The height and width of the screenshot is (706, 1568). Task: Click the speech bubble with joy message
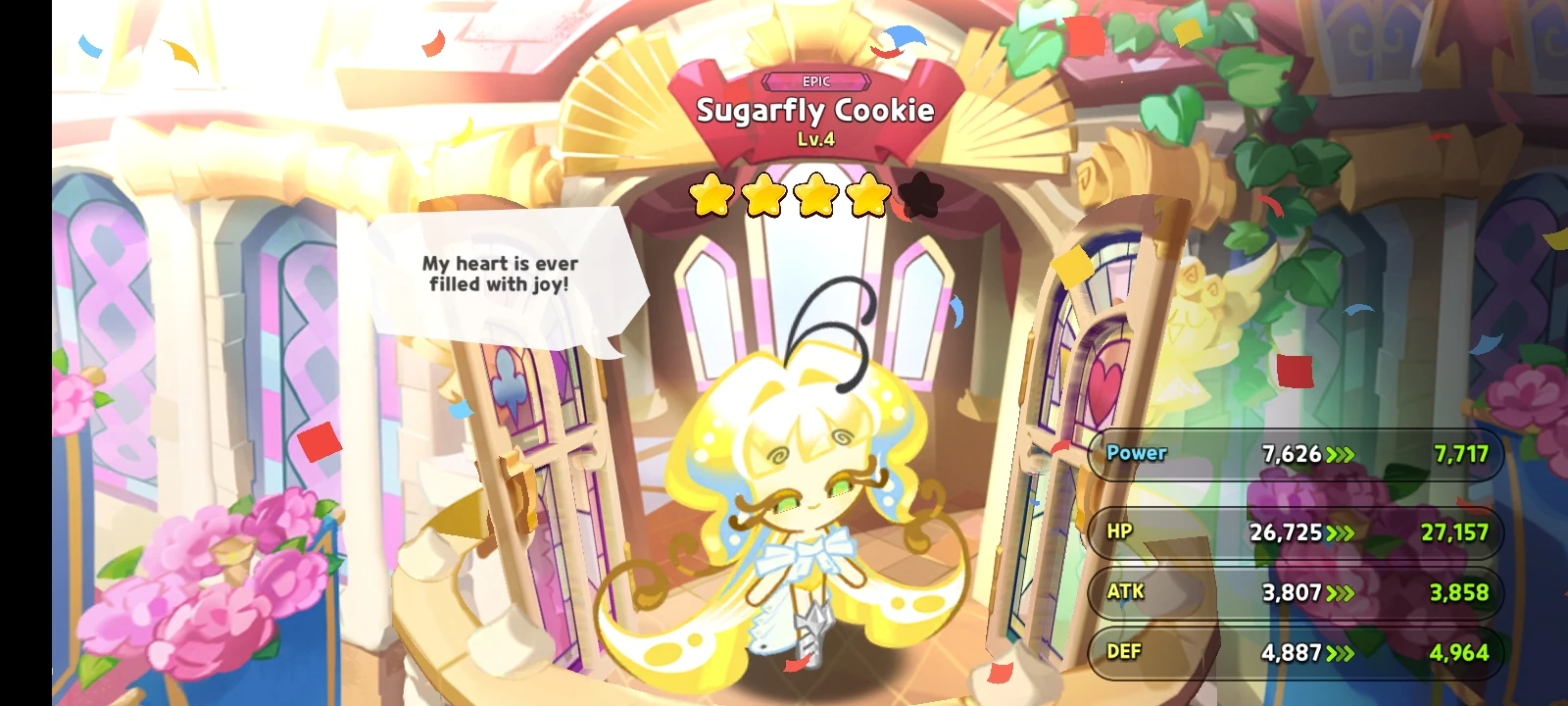502,275
